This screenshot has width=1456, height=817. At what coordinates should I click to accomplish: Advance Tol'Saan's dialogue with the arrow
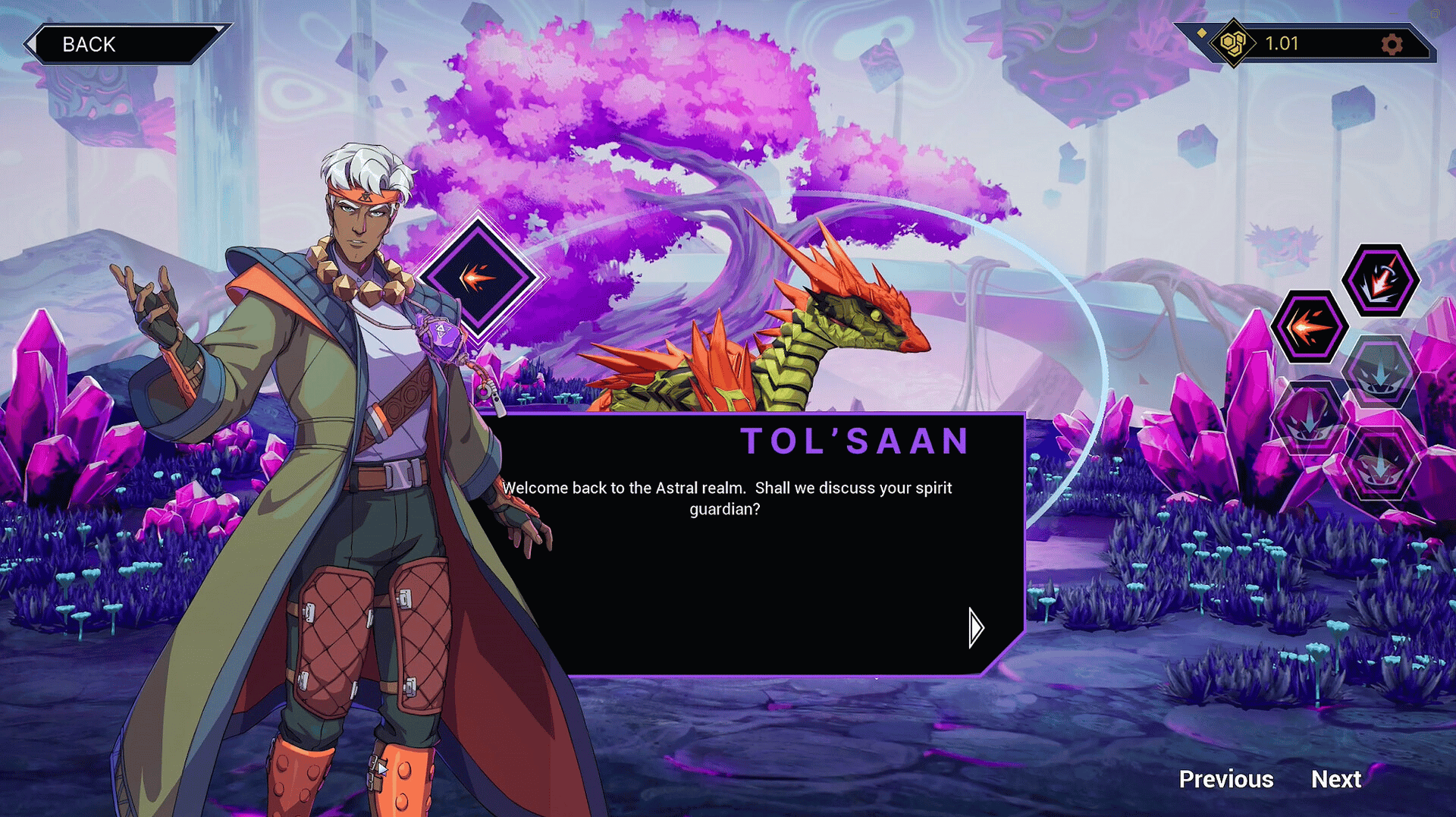point(976,627)
